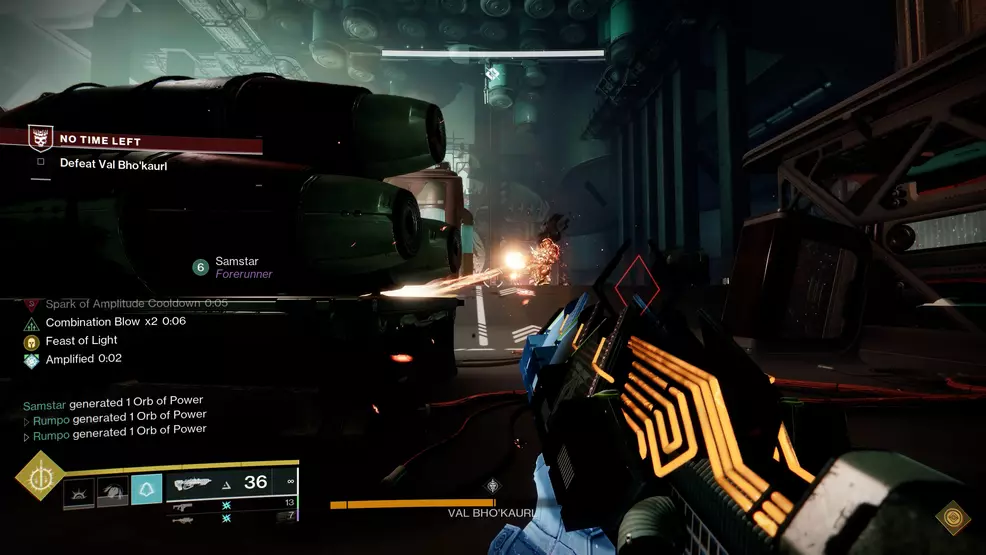Select the Samstar player nameplate badge

(x=200, y=267)
